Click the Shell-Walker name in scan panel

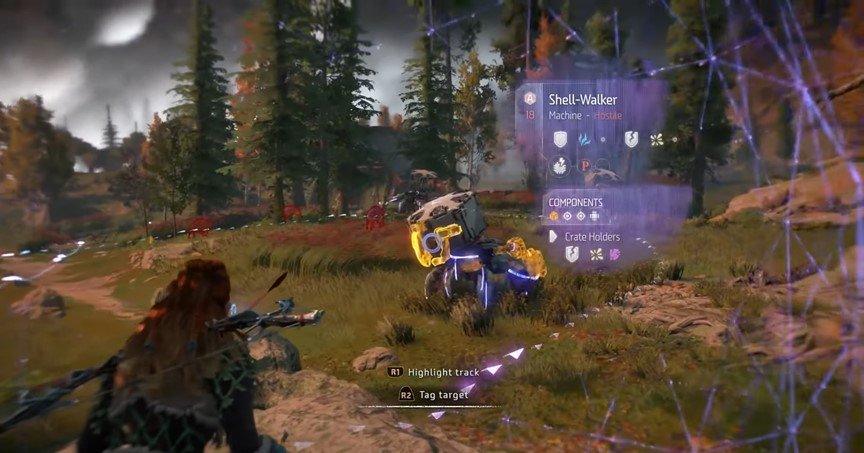pyautogui.click(x=585, y=100)
